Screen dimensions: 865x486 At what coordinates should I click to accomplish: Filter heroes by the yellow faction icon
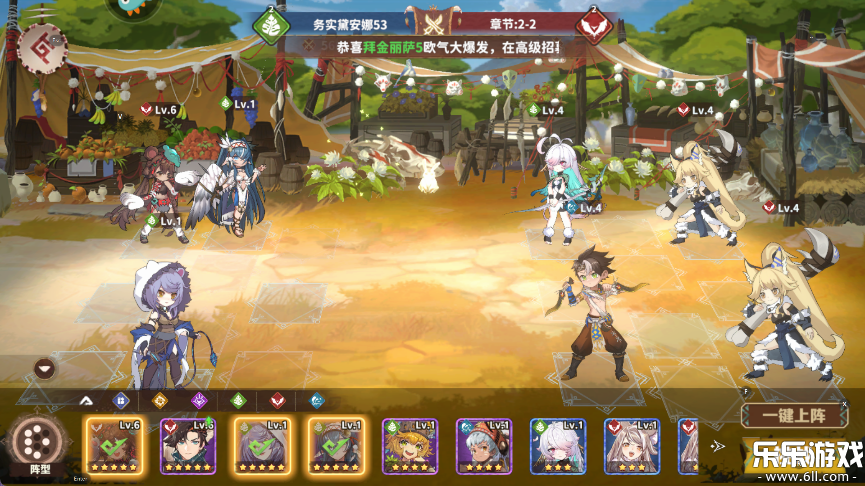(159, 400)
